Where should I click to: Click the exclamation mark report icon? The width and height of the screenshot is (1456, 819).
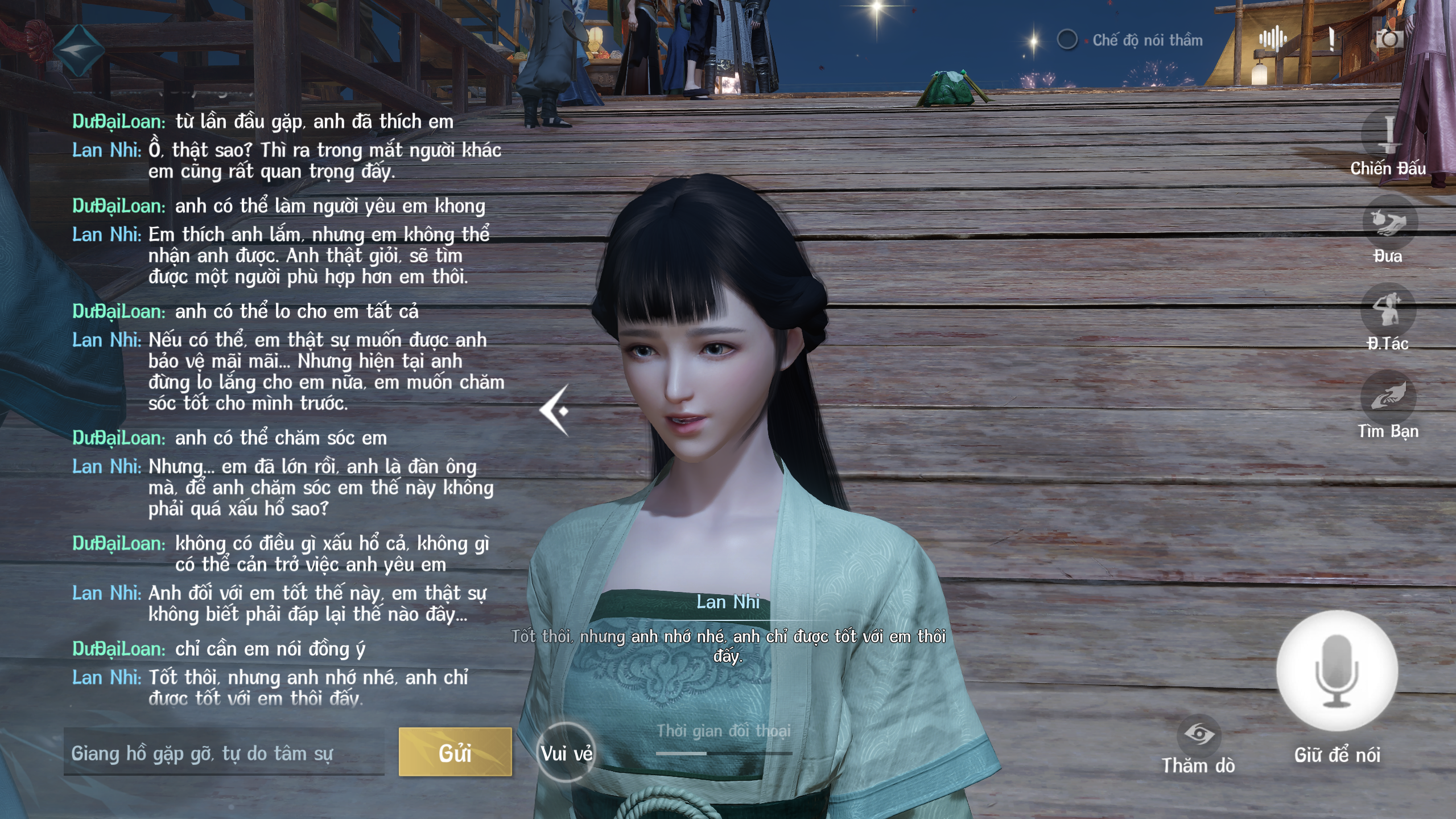[x=1331, y=39]
